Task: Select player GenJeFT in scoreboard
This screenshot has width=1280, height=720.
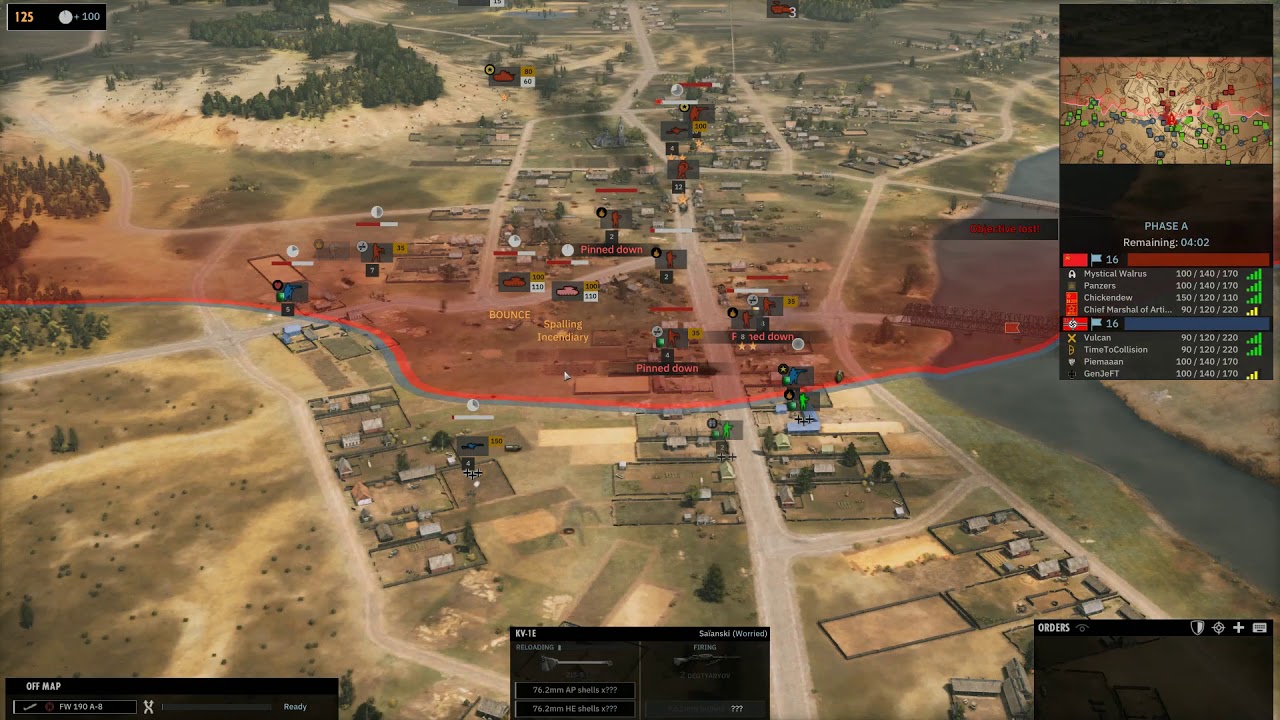Action: 1103,374
